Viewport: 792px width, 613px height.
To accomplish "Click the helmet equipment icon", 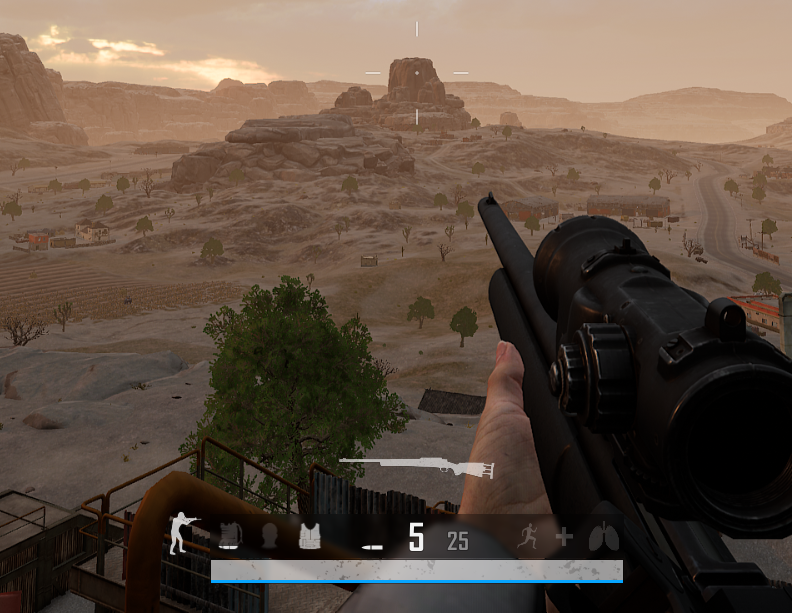I will click(269, 537).
